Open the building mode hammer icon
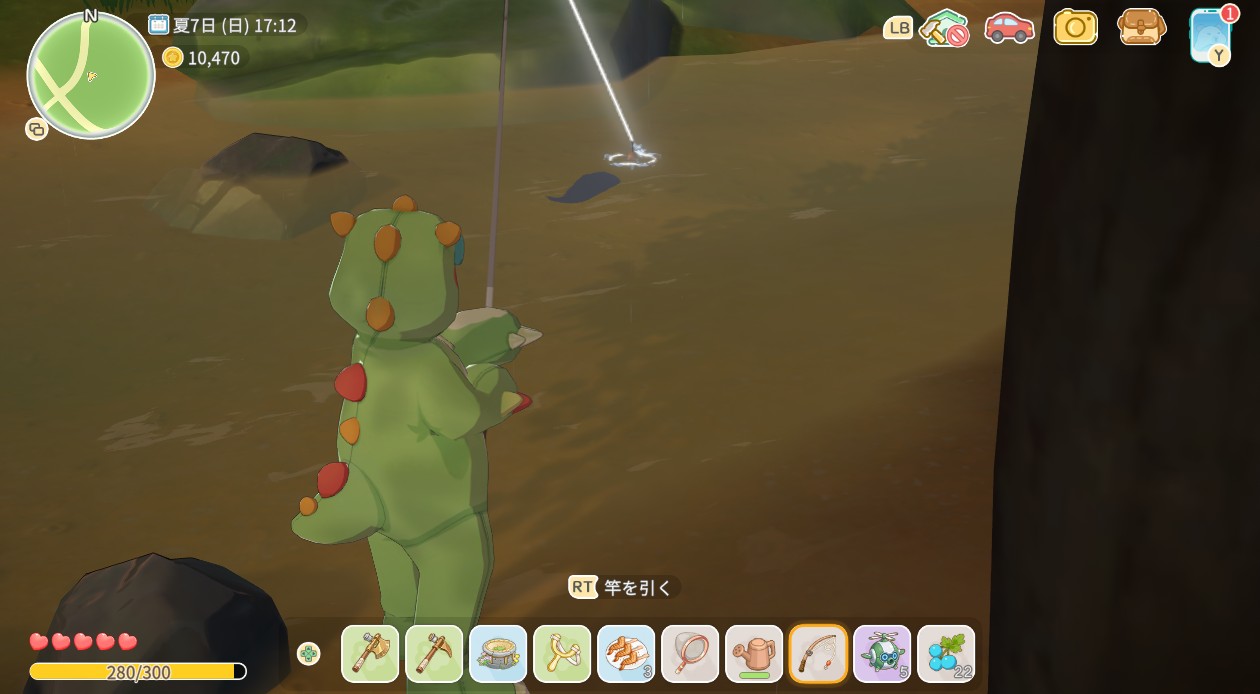This screenshot has height=694, width=1260. [943, 28]
